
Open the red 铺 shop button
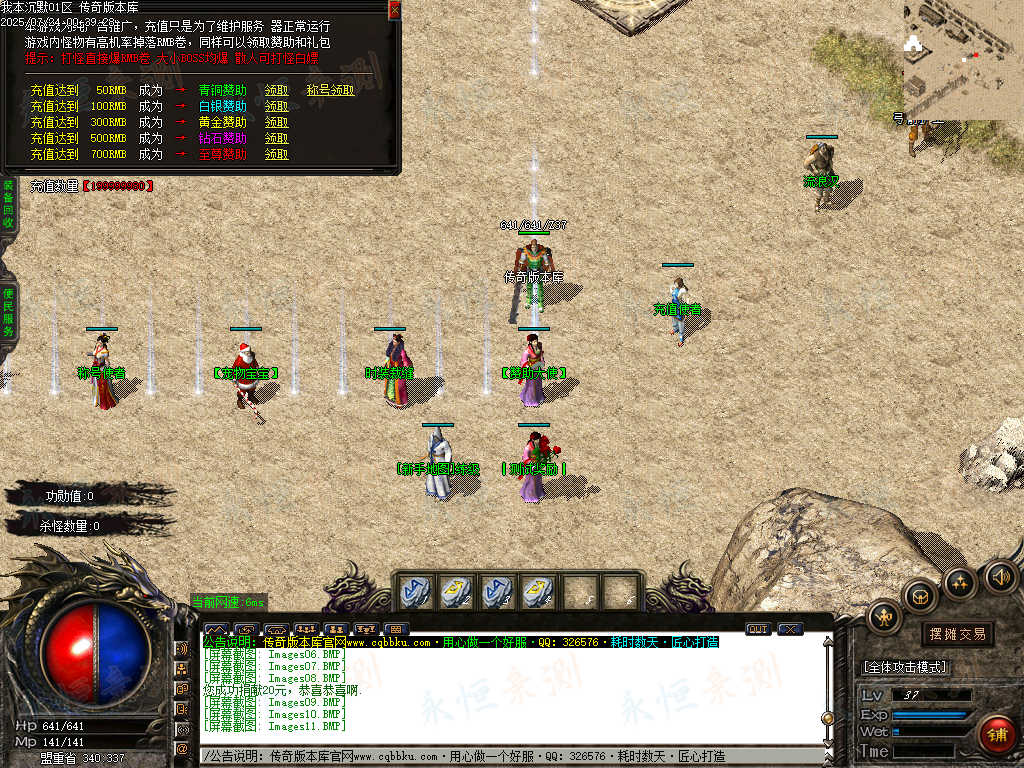click(x=995, y=734)
